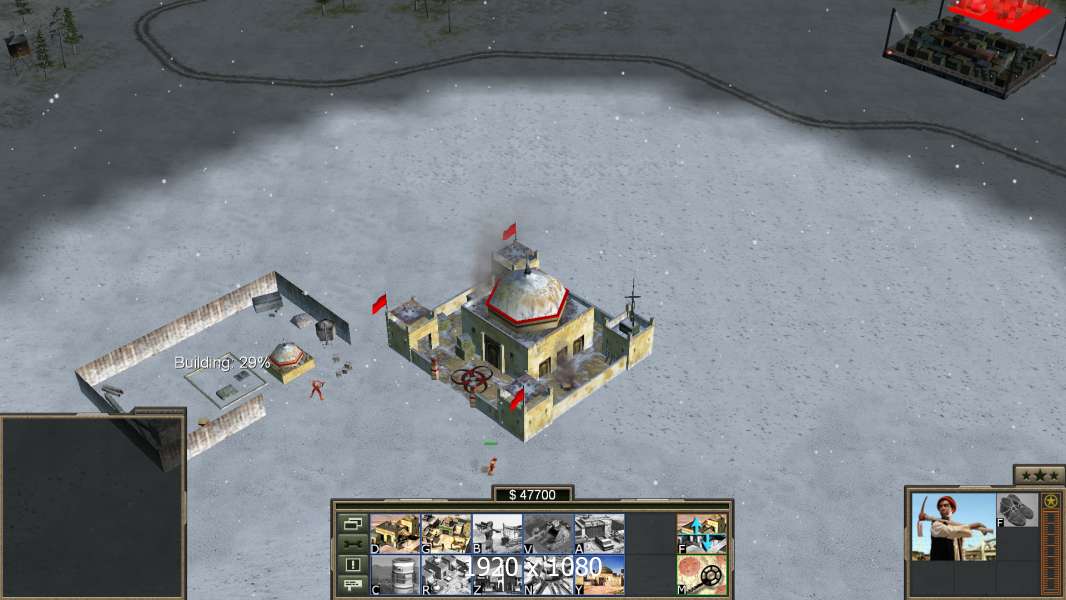
Task: Choose the structure icon marked G
Action: [446, 533]
